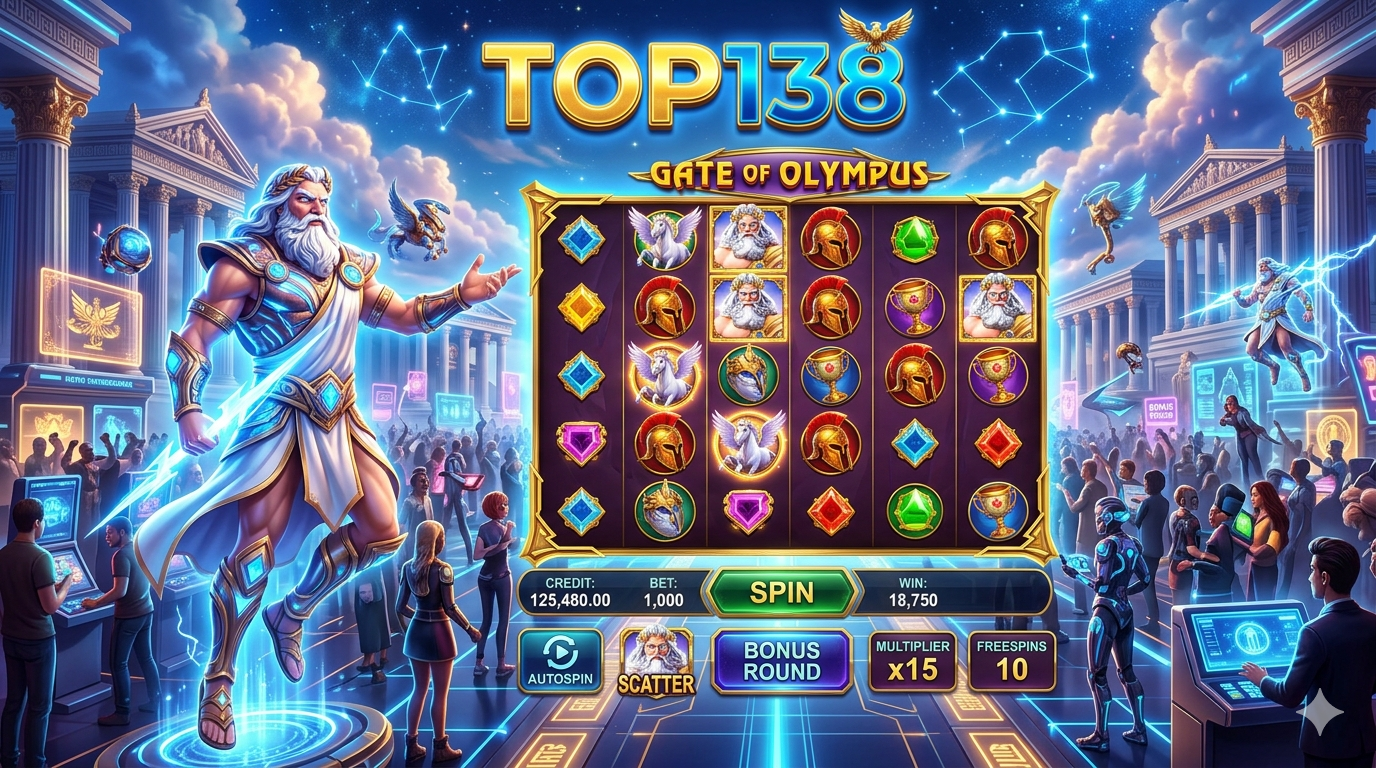Toggle the Autospin control
This screenshot has height=768, width=1376.
pyautogui.click(x=560, y=661)
